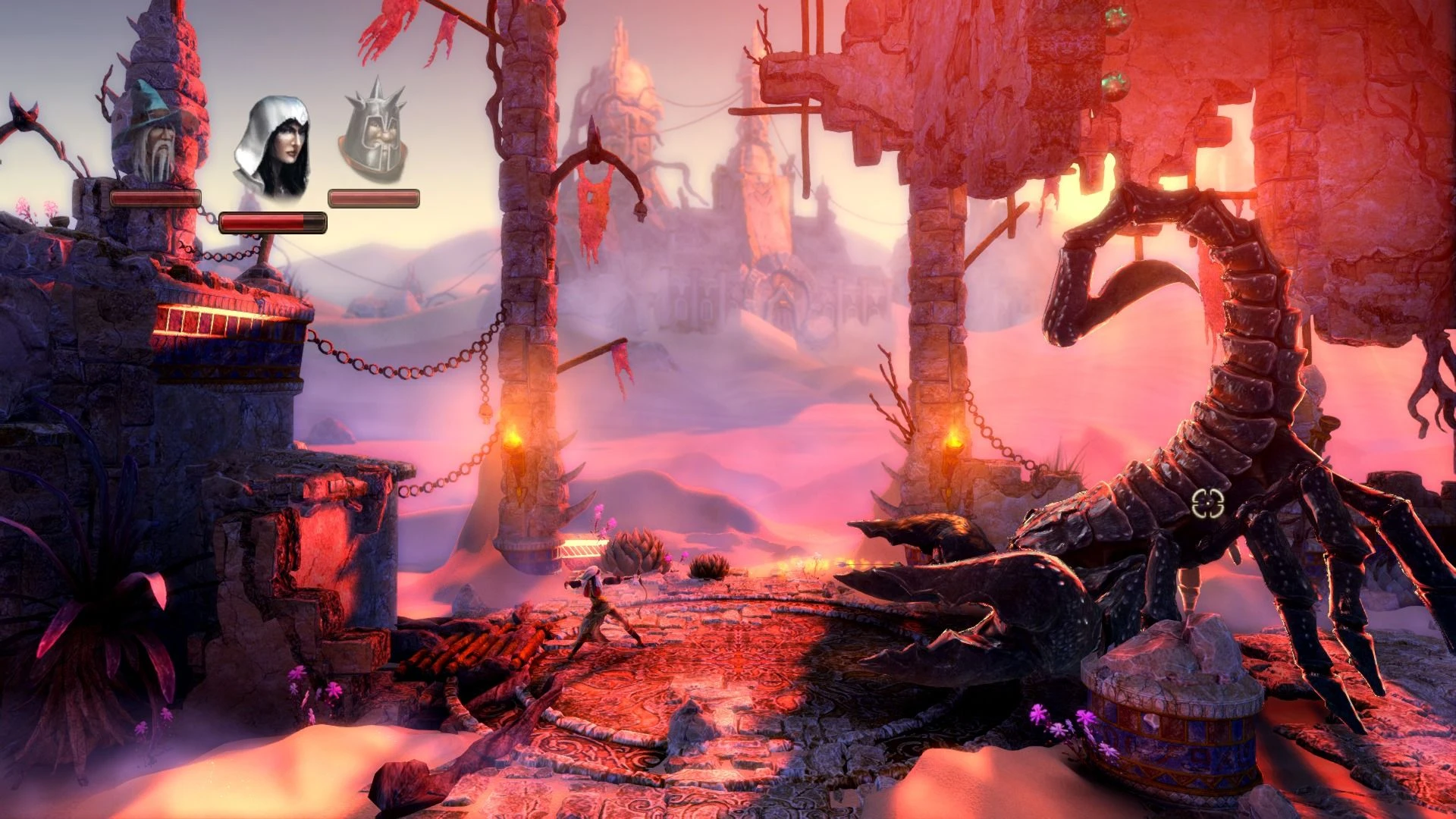Viewport: 1456px width, 819px height.
Task: Click the lower green experience vial
Action: coord(1116,86)
